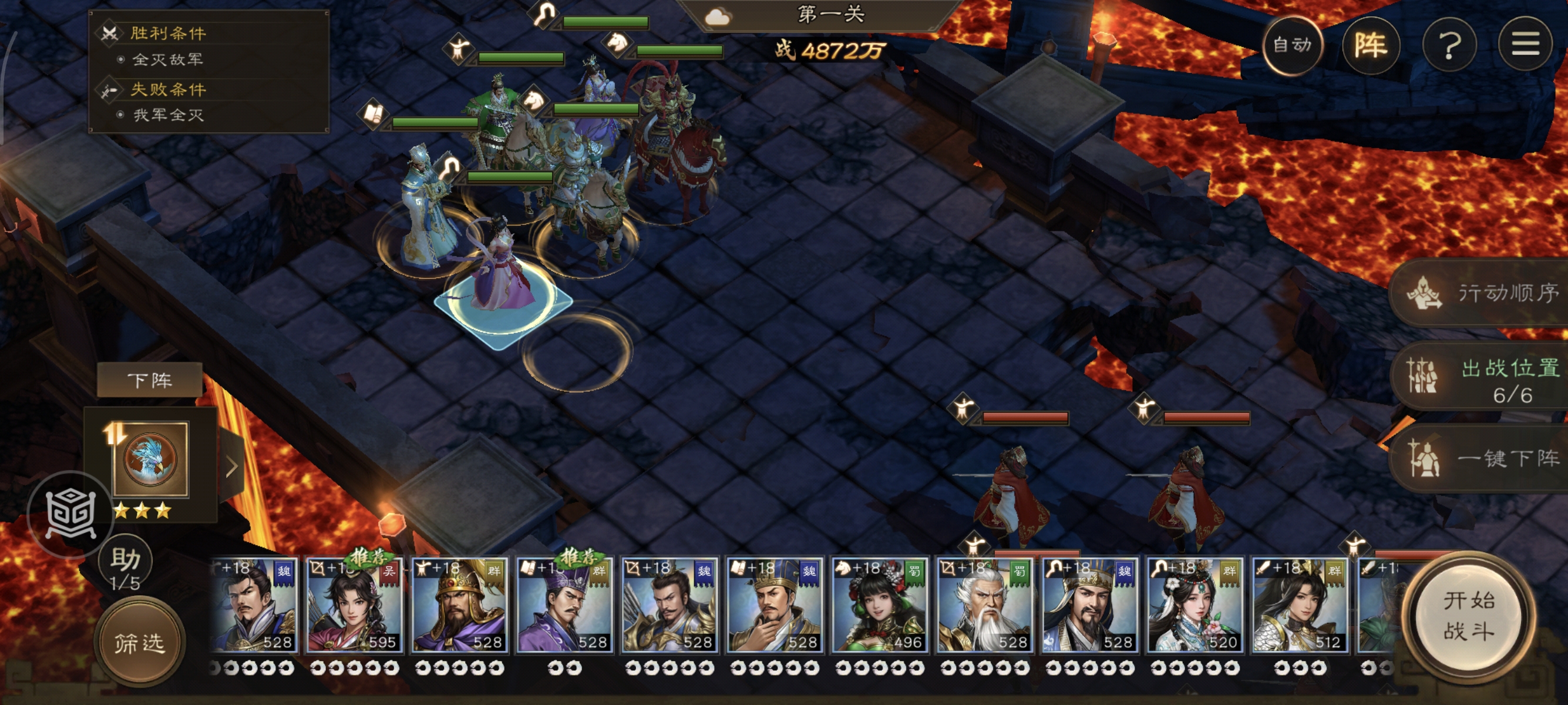Open the 筛选 hero filter

[140, 643]
